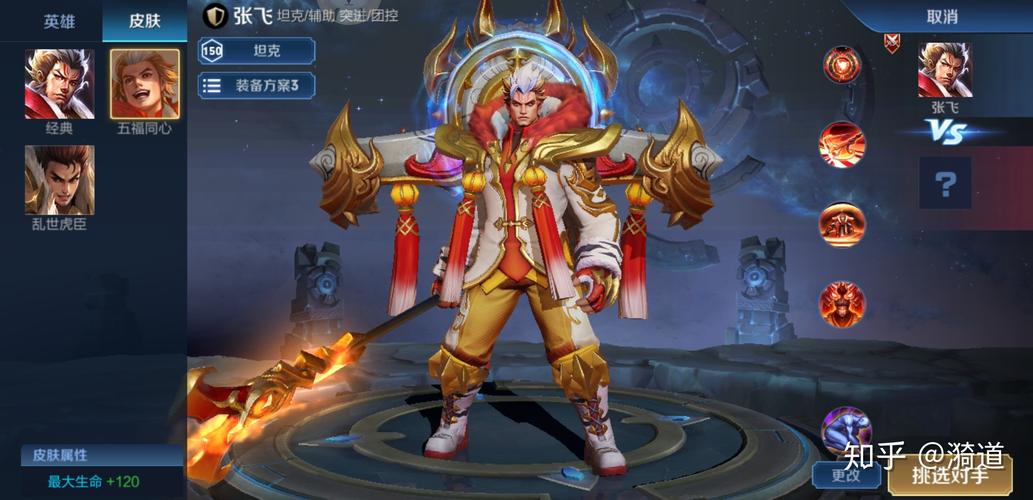Viewport: 1033px width, 500px height.
Task: Choose the 五福同心 skin thumbnail
Action: coord(145,84)
